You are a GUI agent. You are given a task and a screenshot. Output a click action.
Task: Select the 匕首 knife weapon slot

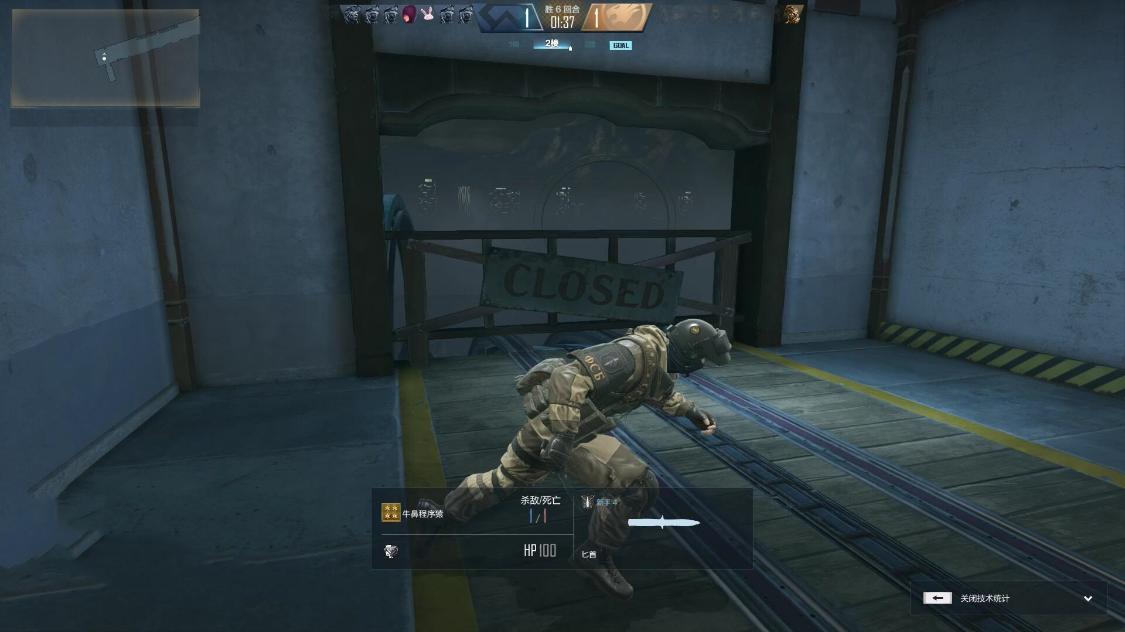663,523
